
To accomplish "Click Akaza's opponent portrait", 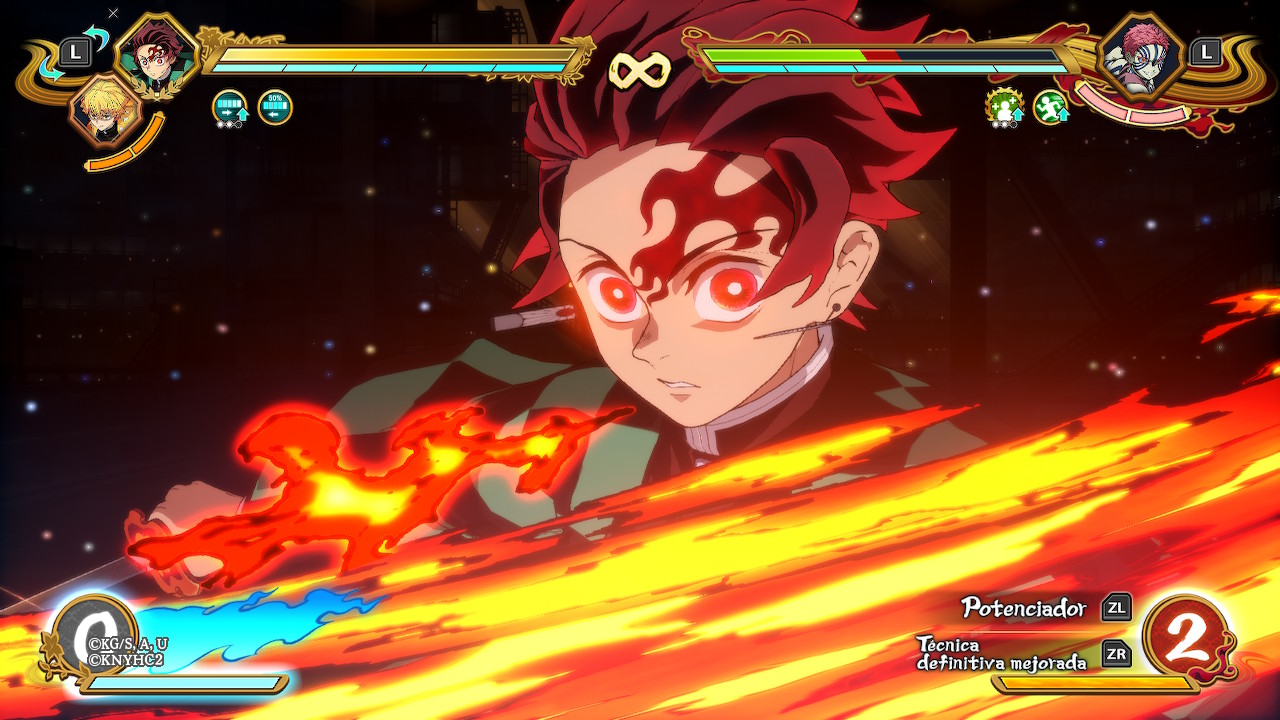I will (1141, 56).
